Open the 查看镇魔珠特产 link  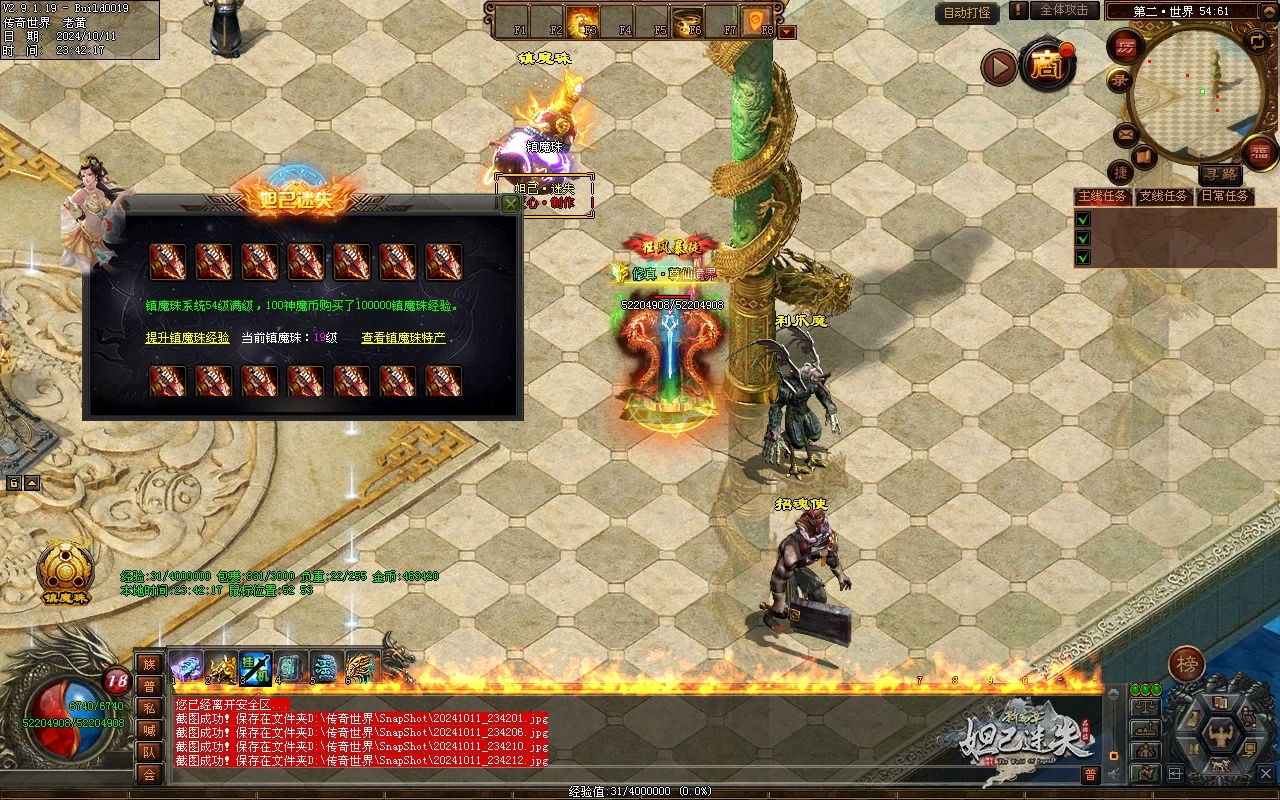(403, 338)
